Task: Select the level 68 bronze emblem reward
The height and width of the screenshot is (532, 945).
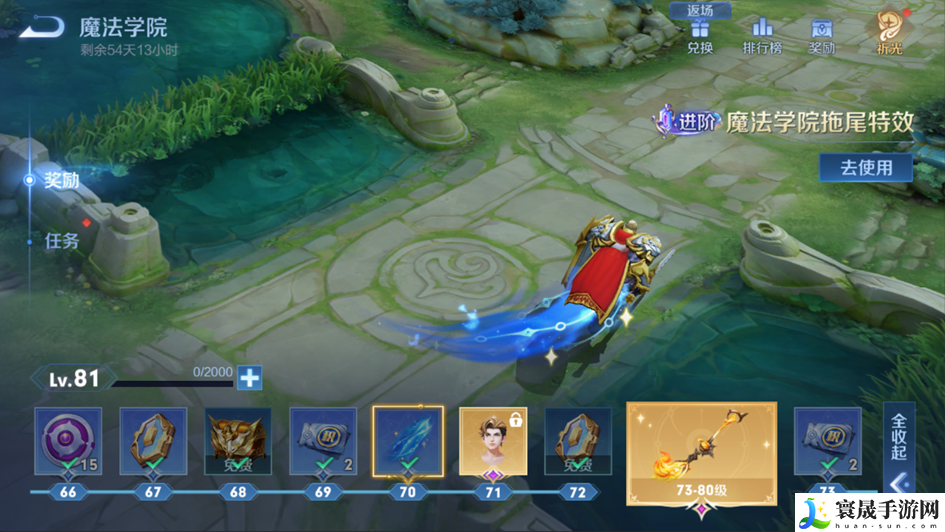Action: coord(238,440)
